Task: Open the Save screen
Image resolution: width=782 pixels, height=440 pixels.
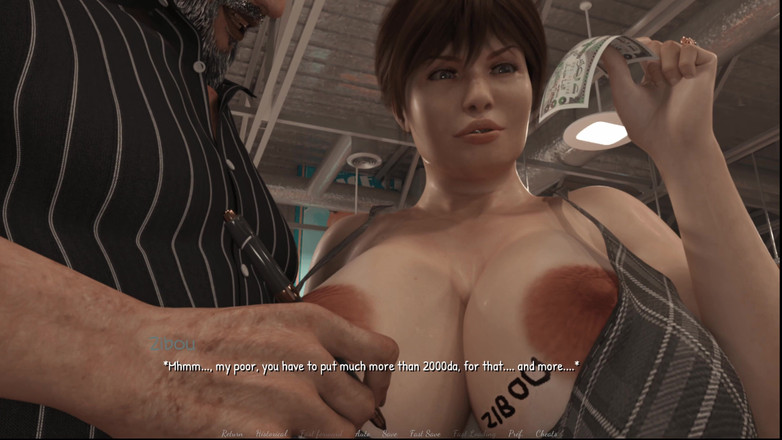Action: (390, 434)
